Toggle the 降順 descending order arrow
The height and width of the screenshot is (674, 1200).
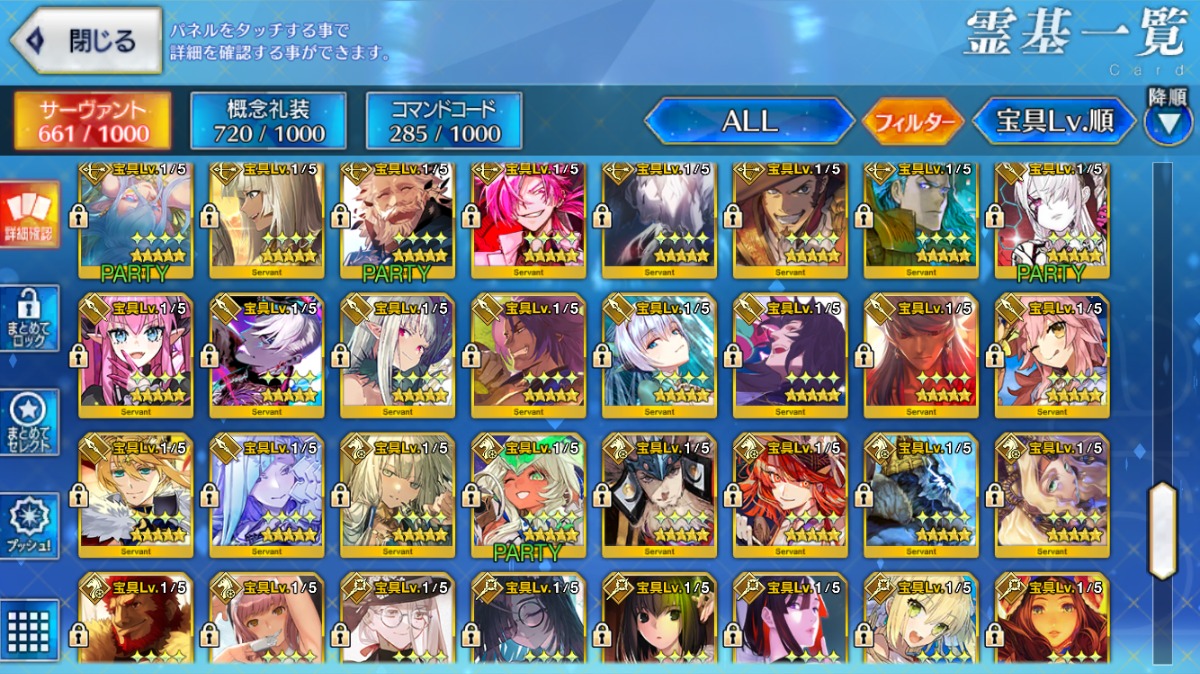click(x=1167, y=120)
